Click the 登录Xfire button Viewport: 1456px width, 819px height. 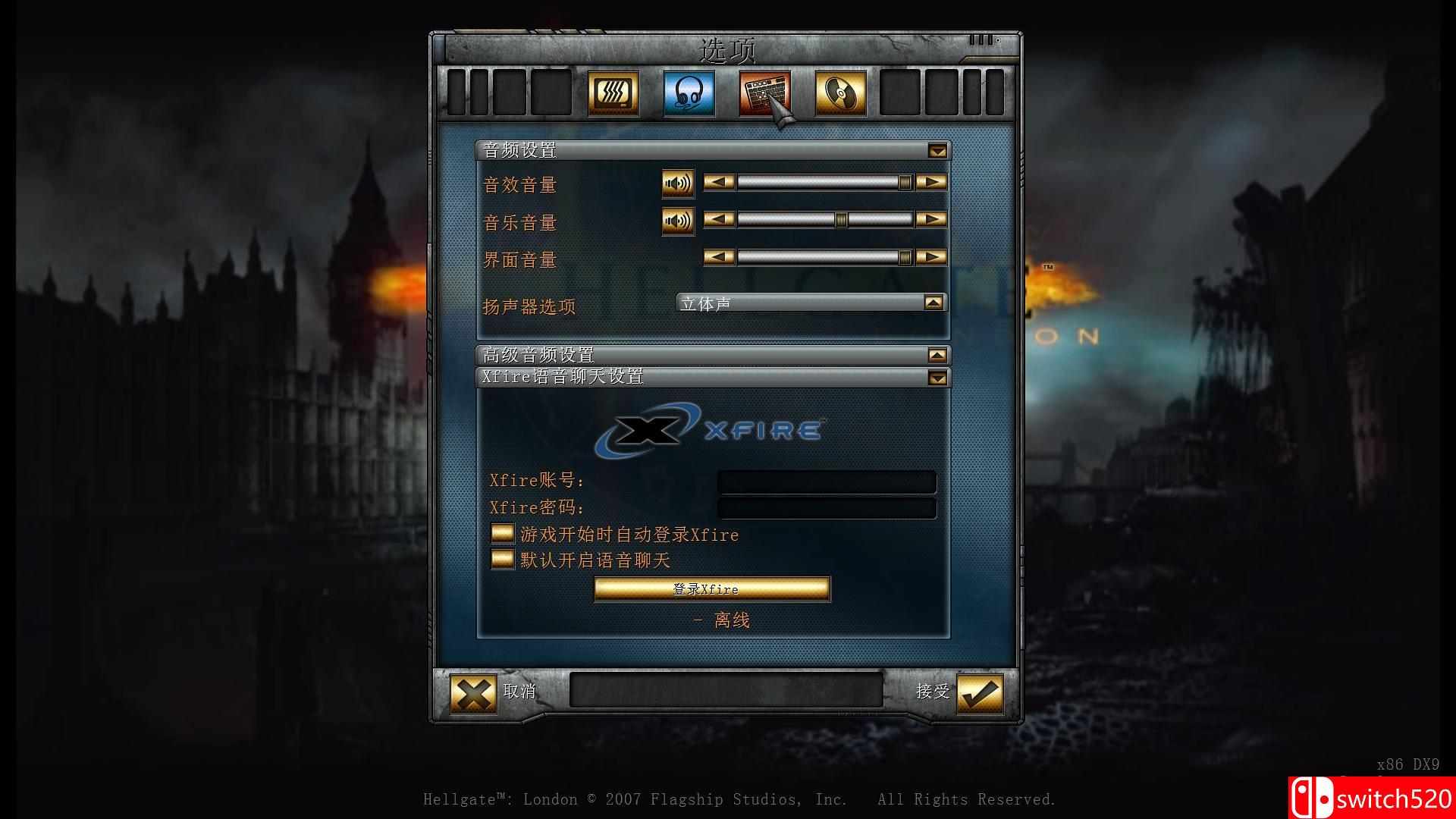711,588
